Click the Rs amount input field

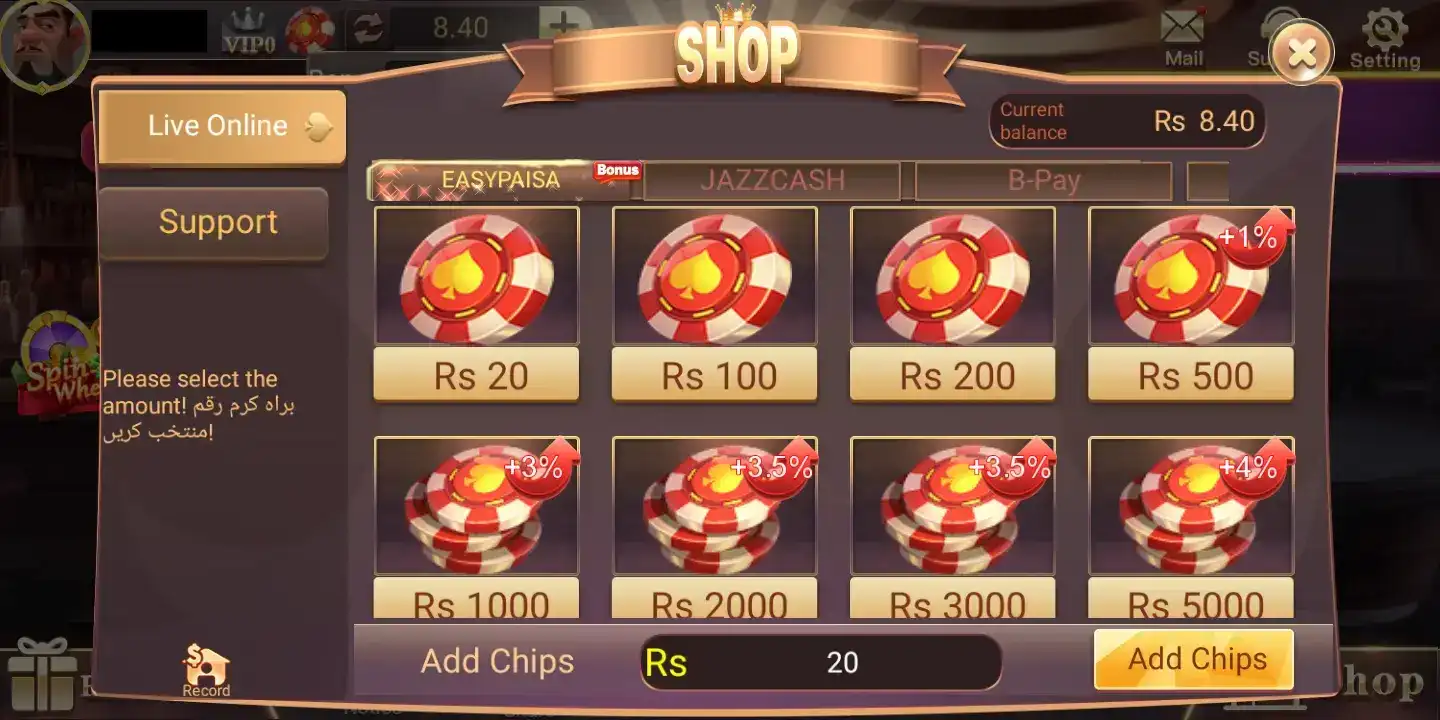[x=820, y=661]
